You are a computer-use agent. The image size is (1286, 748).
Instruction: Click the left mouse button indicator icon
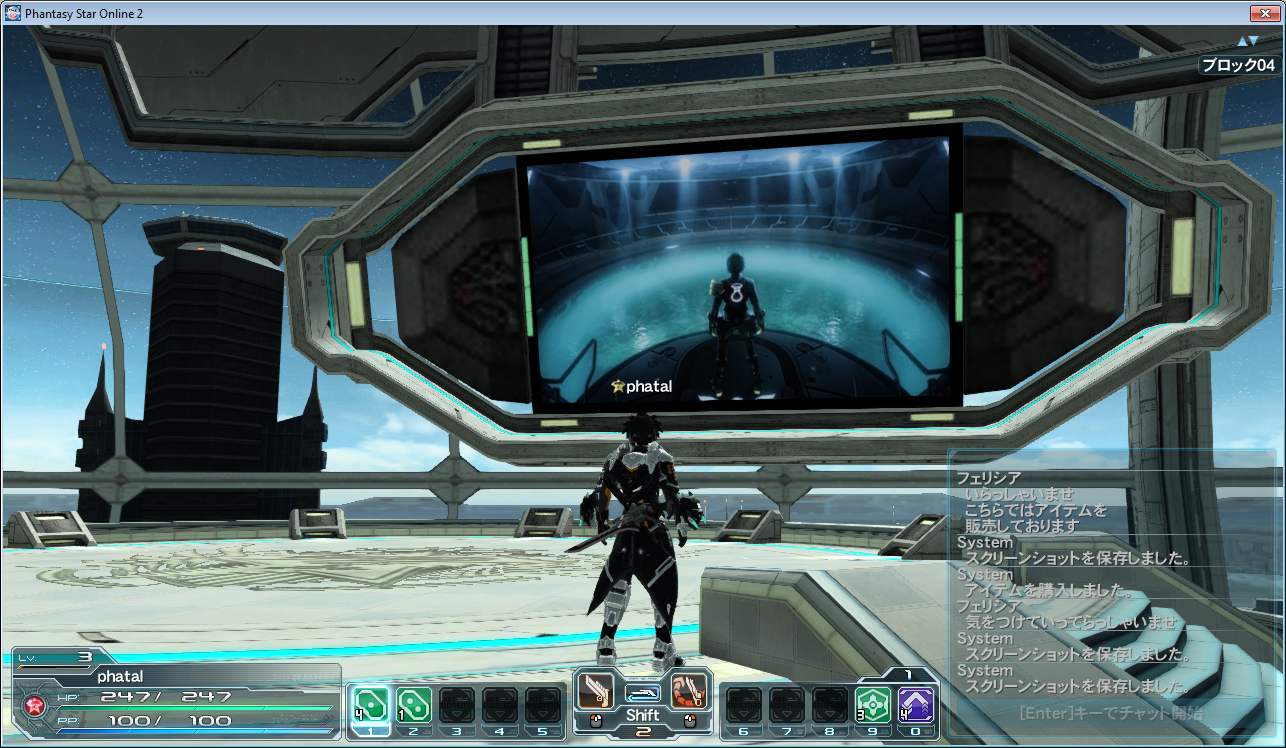pyautogui.click(x=595, y=720)
